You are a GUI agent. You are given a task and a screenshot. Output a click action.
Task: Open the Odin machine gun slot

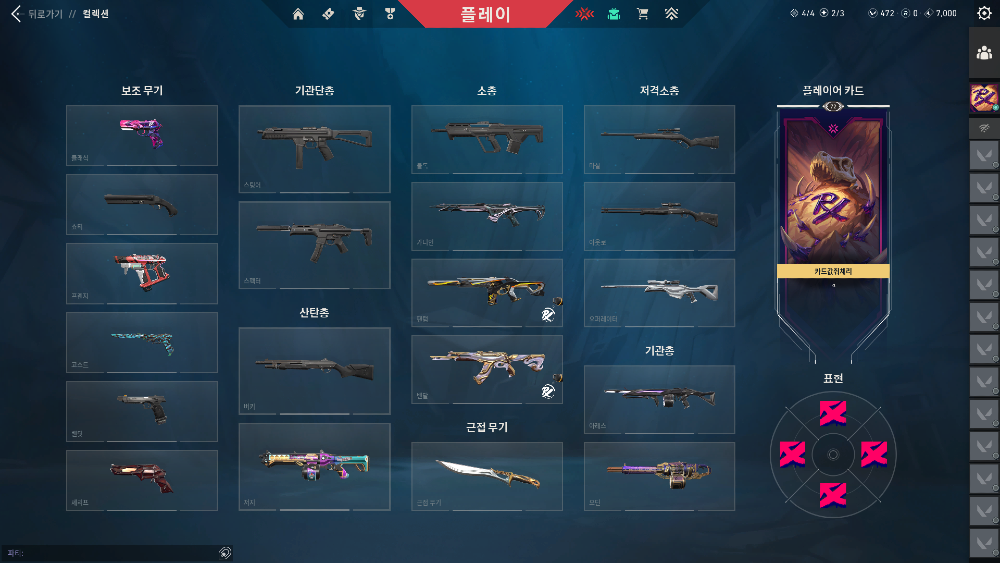pyautogui.click(x=659, y=476)
